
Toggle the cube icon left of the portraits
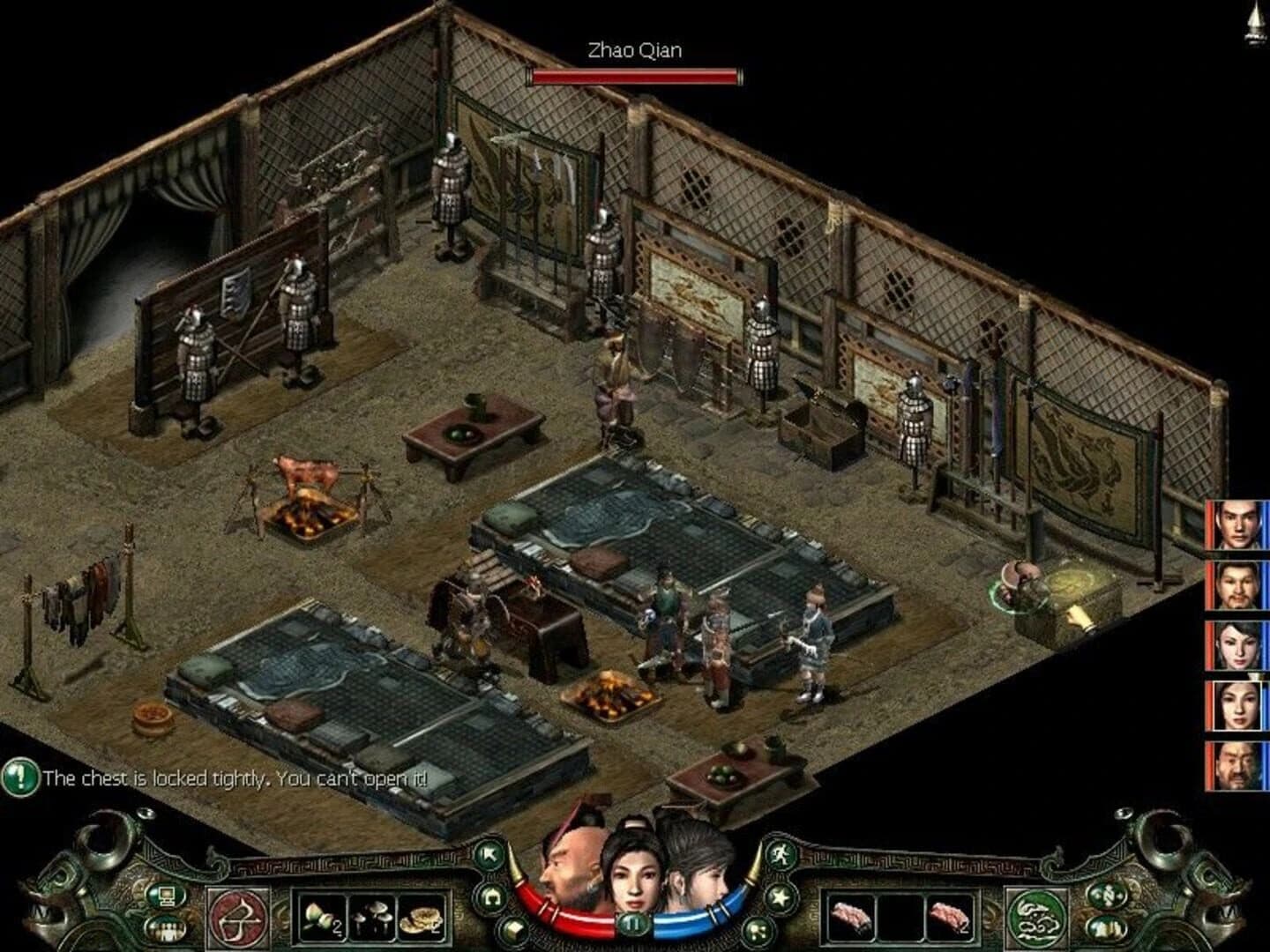click(514, 928)
